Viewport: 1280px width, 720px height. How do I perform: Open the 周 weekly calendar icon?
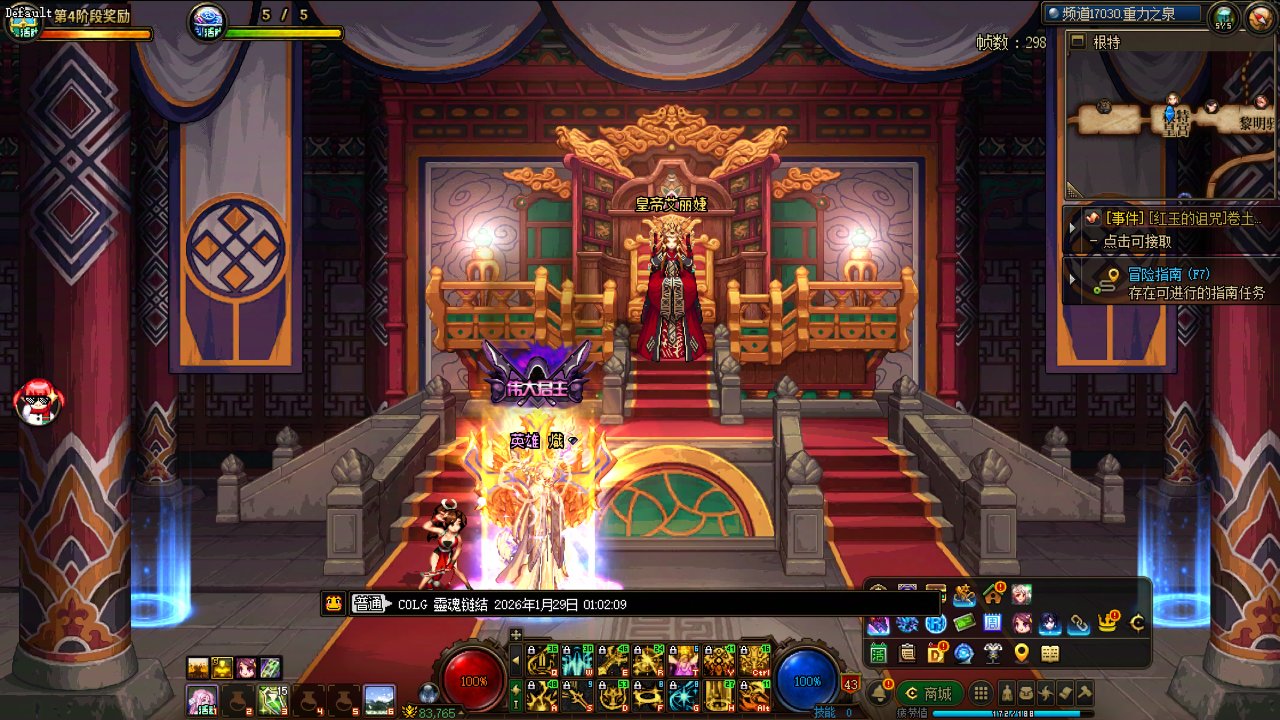(x=993, y=624)
